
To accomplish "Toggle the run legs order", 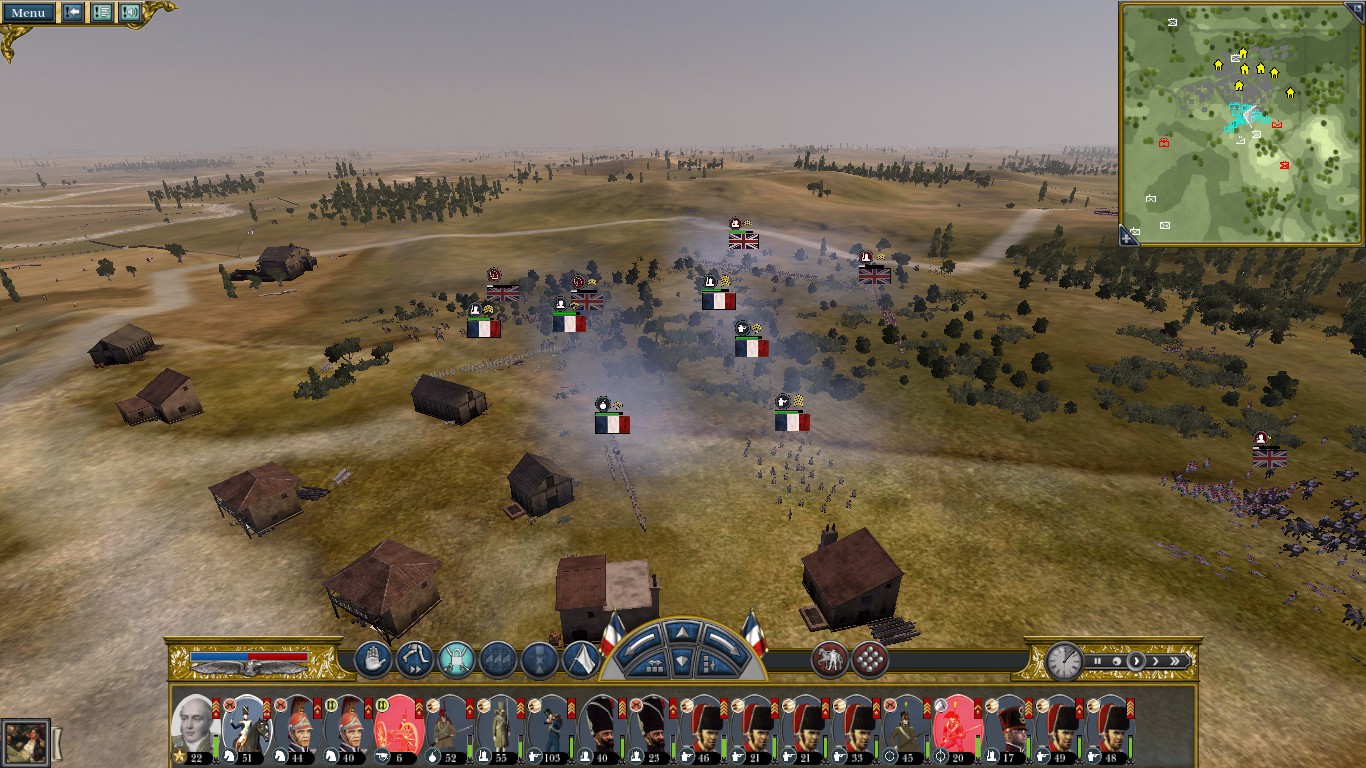I will 414,660.
